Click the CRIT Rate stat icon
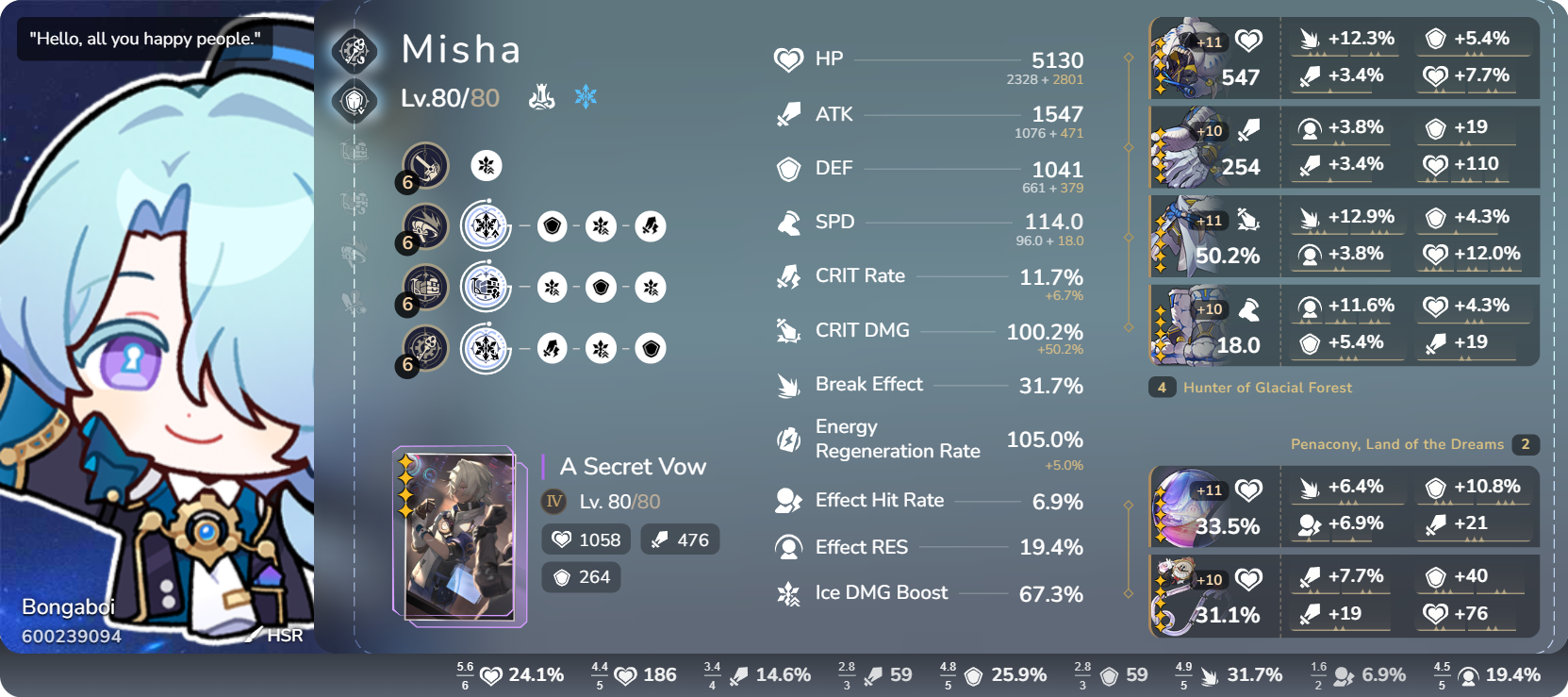1568x697 pixels. click(785, 275)
